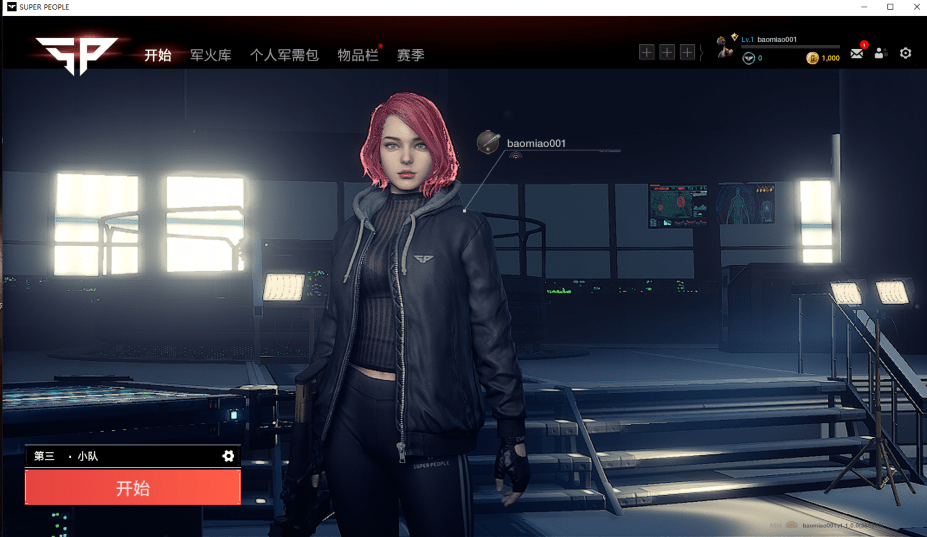Open the 军火库 armory tab

coord(211,55)
